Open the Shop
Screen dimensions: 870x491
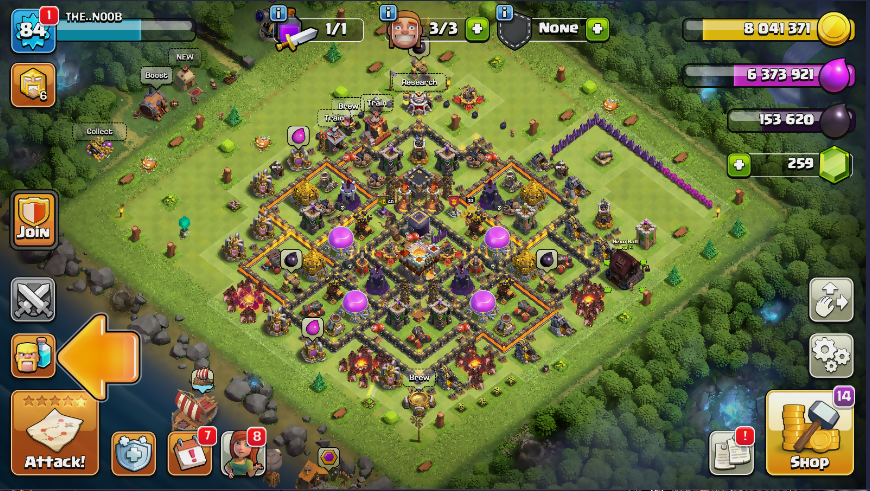pyautogui.click(x=809, y=432)
